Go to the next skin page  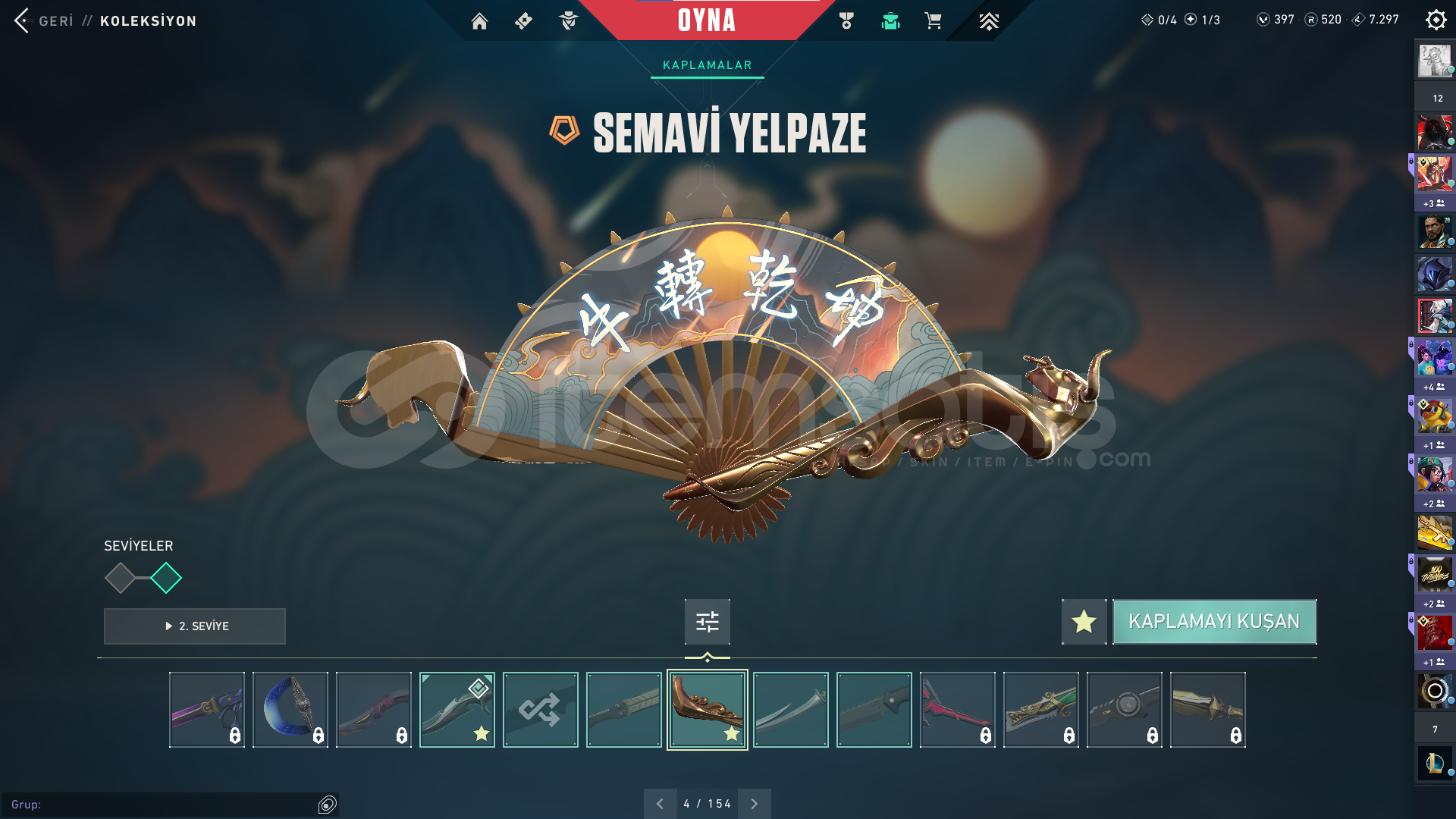[x=754, y=804]
